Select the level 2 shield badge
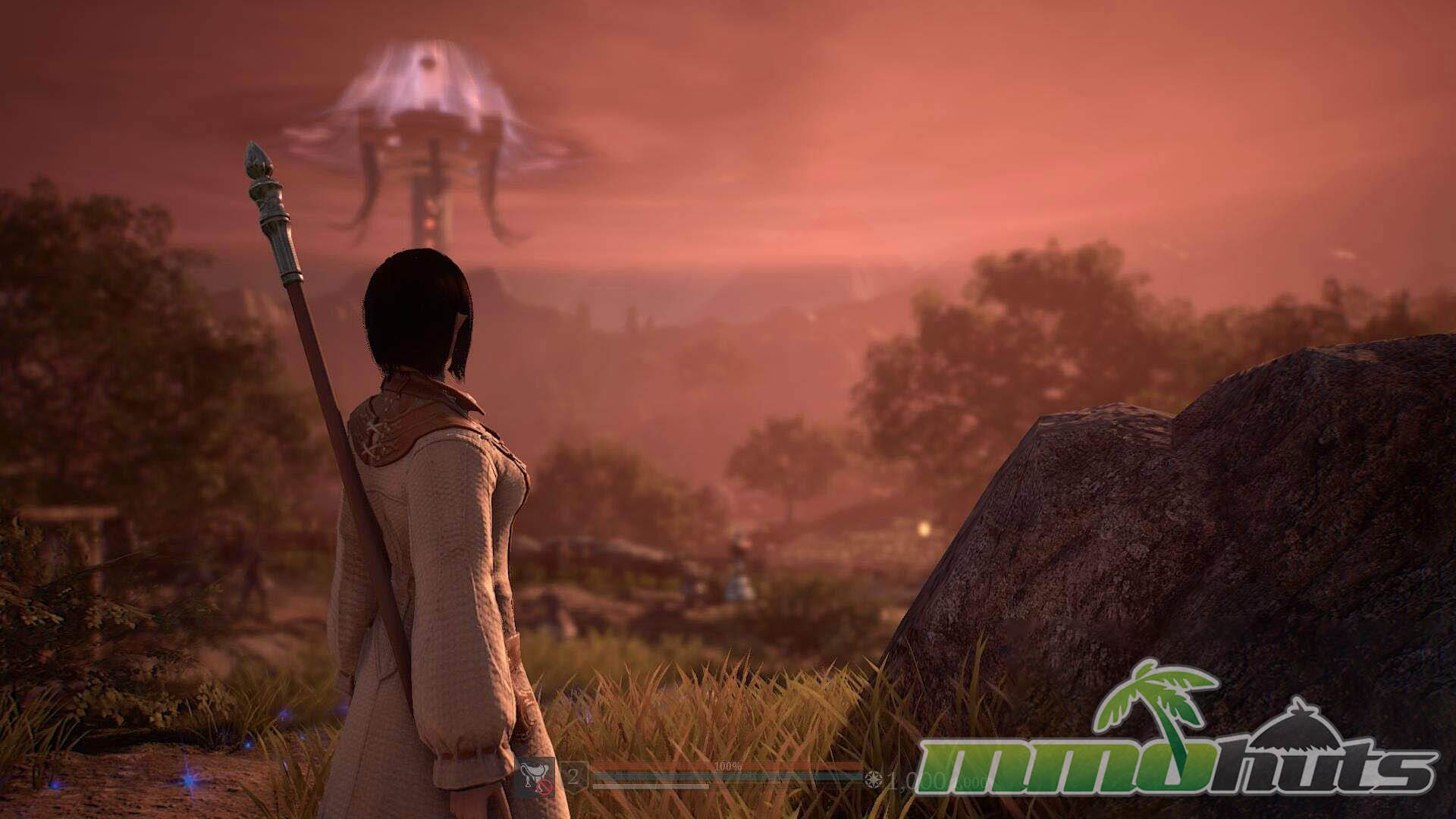Screen dimensions: 1456x819 [x=574, y=777]
